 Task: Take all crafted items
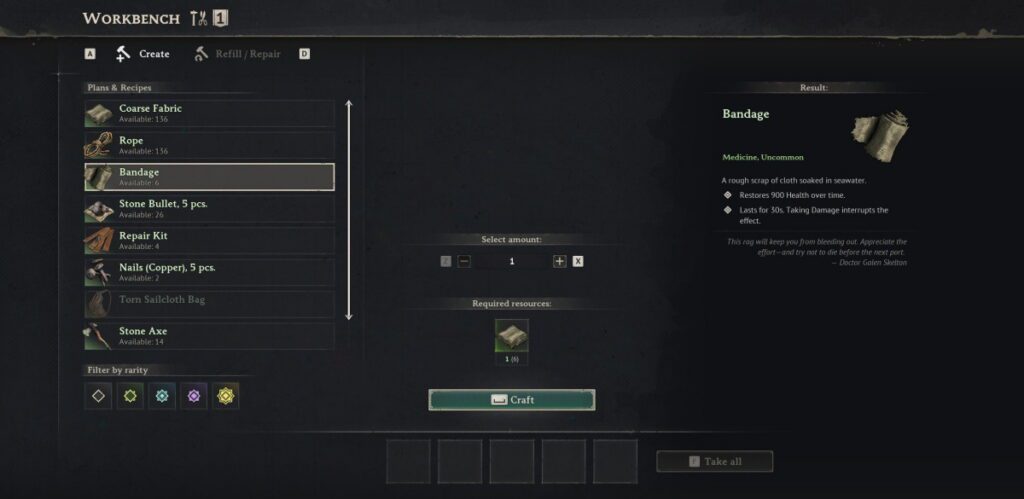[x=715, y=461]
